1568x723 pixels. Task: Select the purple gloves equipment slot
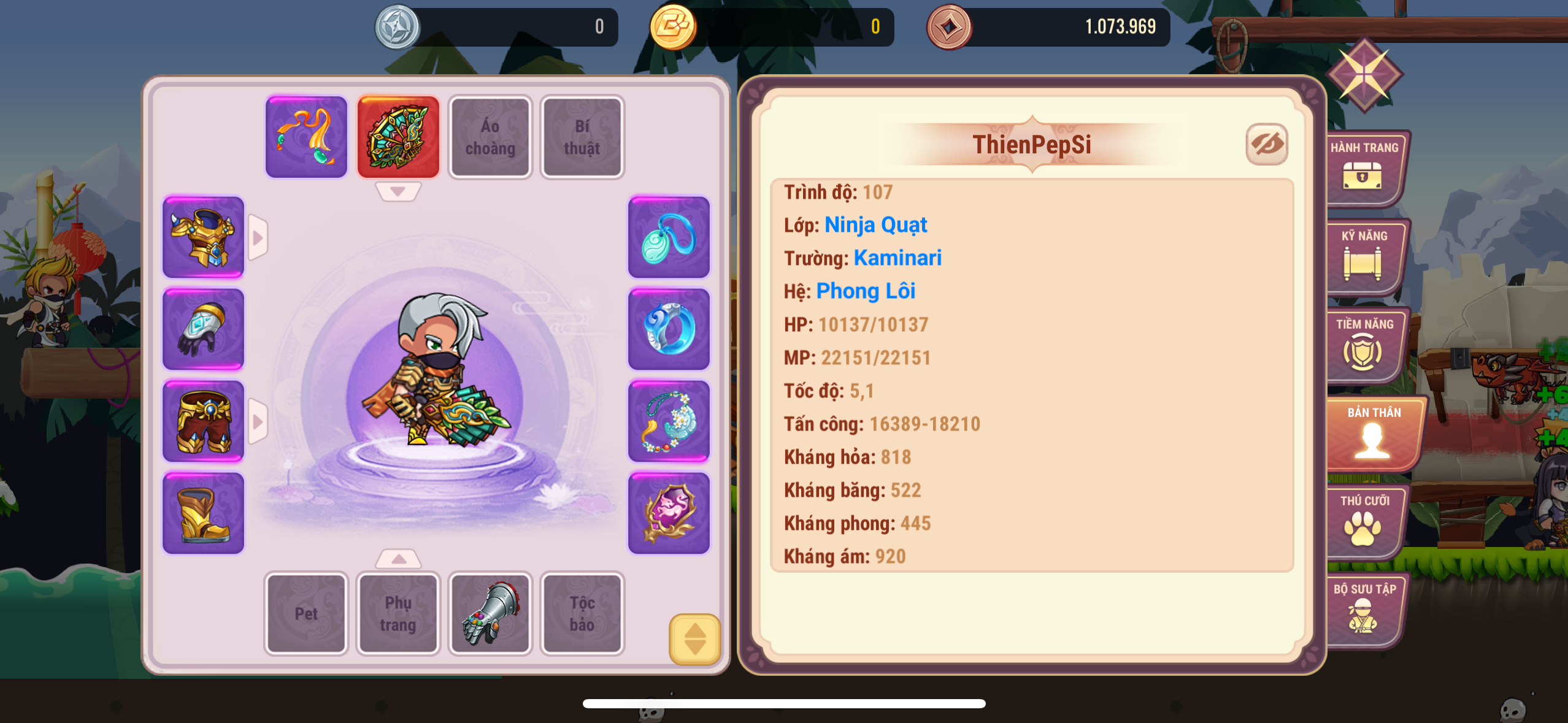203,329
